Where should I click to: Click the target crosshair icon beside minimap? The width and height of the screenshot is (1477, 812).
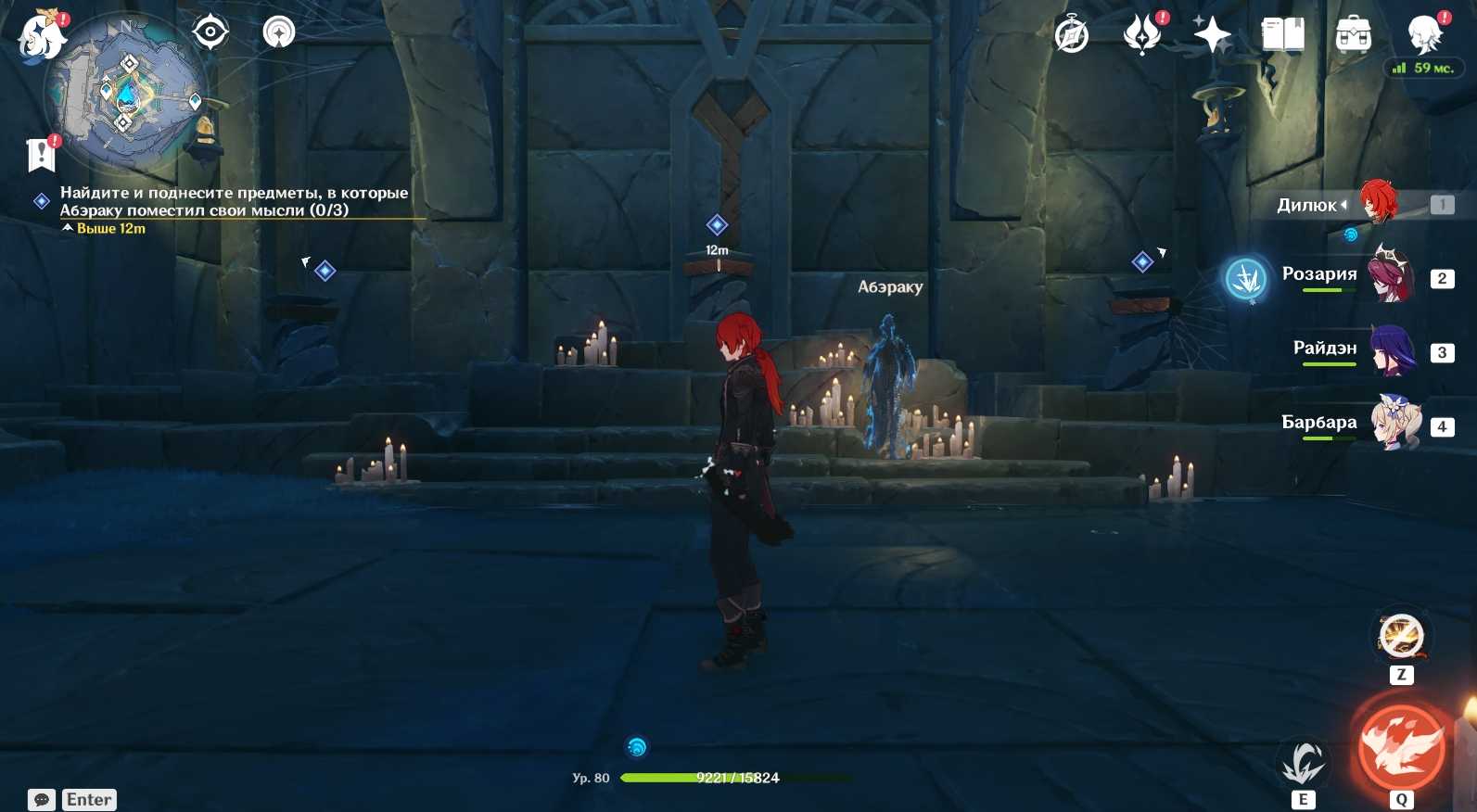(210, 32)
